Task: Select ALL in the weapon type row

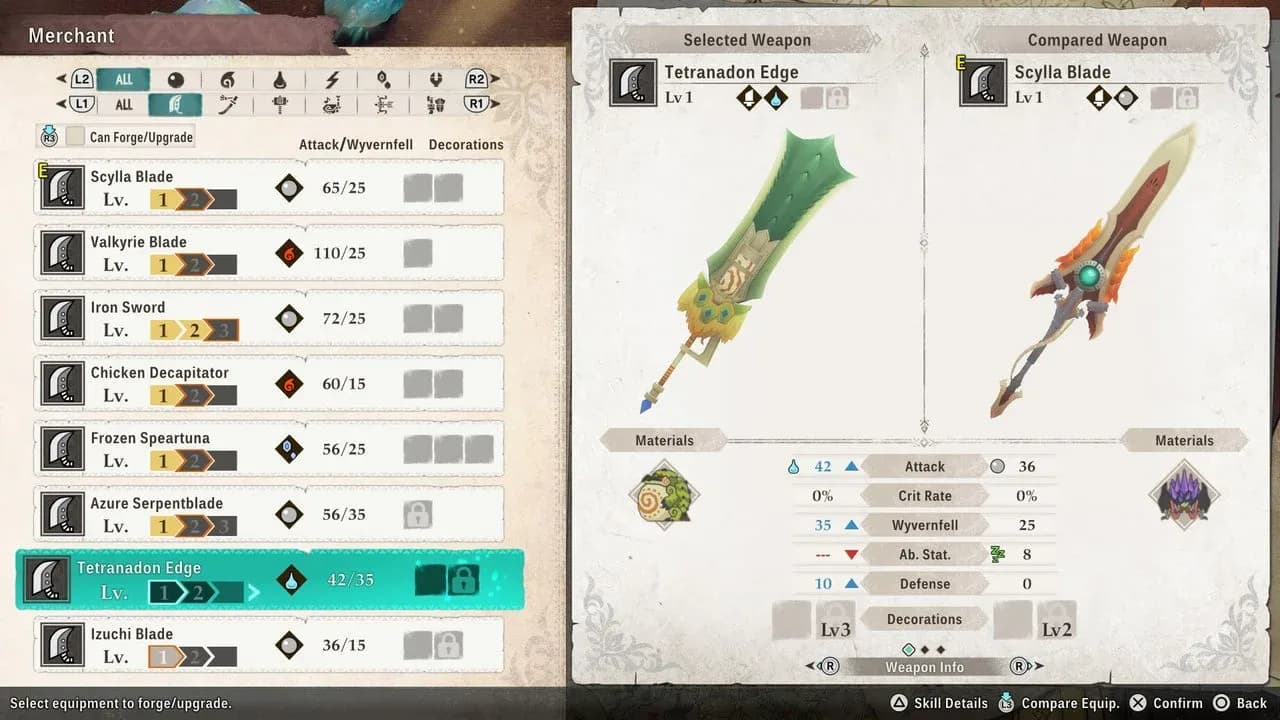Action: click(125, 104)
